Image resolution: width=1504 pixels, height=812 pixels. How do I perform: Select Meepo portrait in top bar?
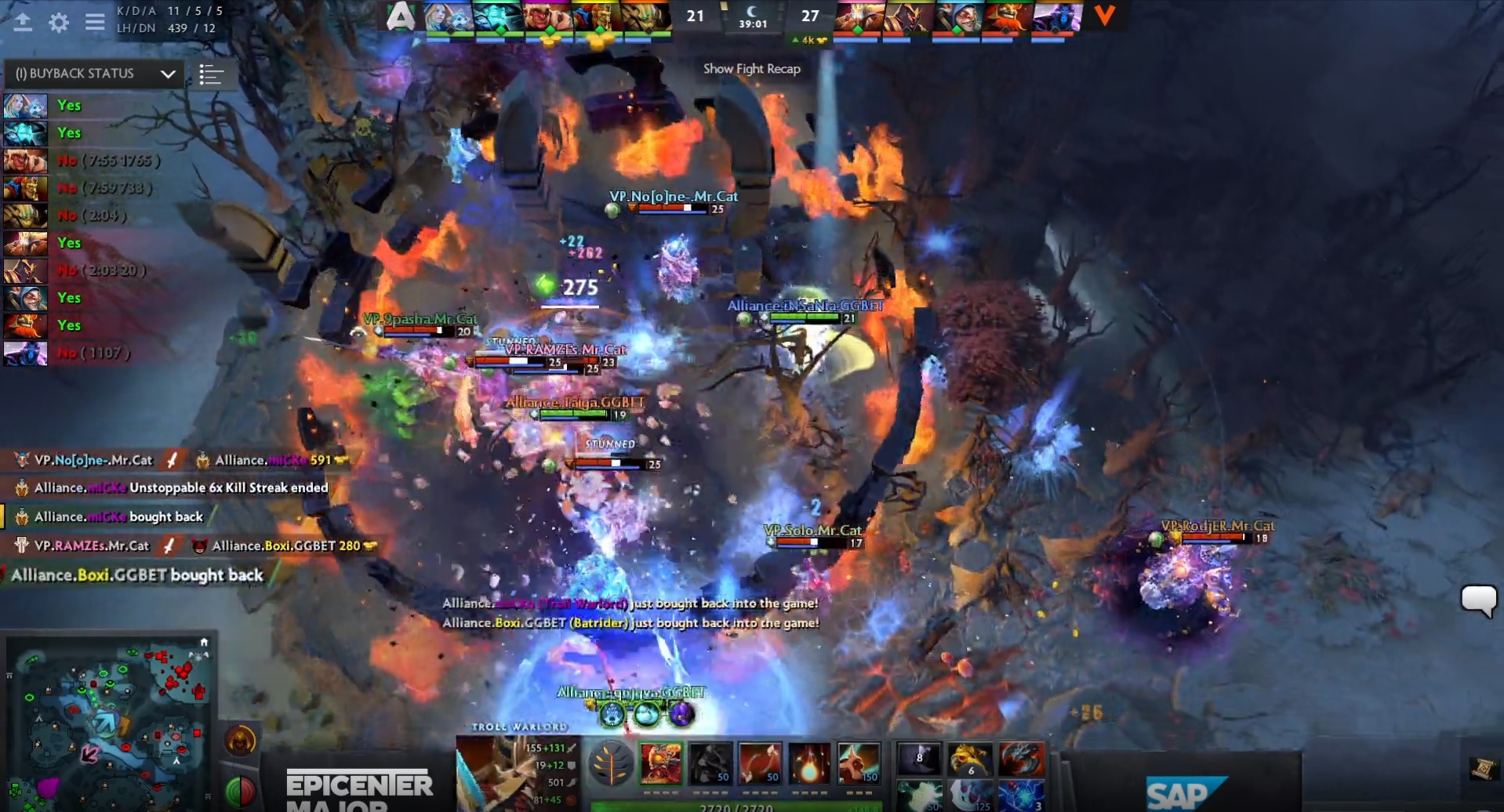click(x=957, y=17)
